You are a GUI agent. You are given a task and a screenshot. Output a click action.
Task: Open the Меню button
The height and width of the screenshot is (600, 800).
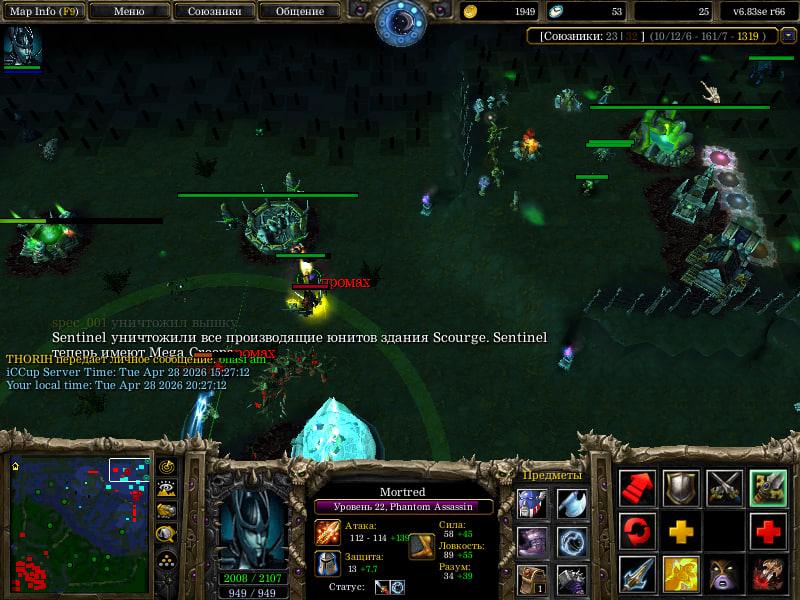128,12
